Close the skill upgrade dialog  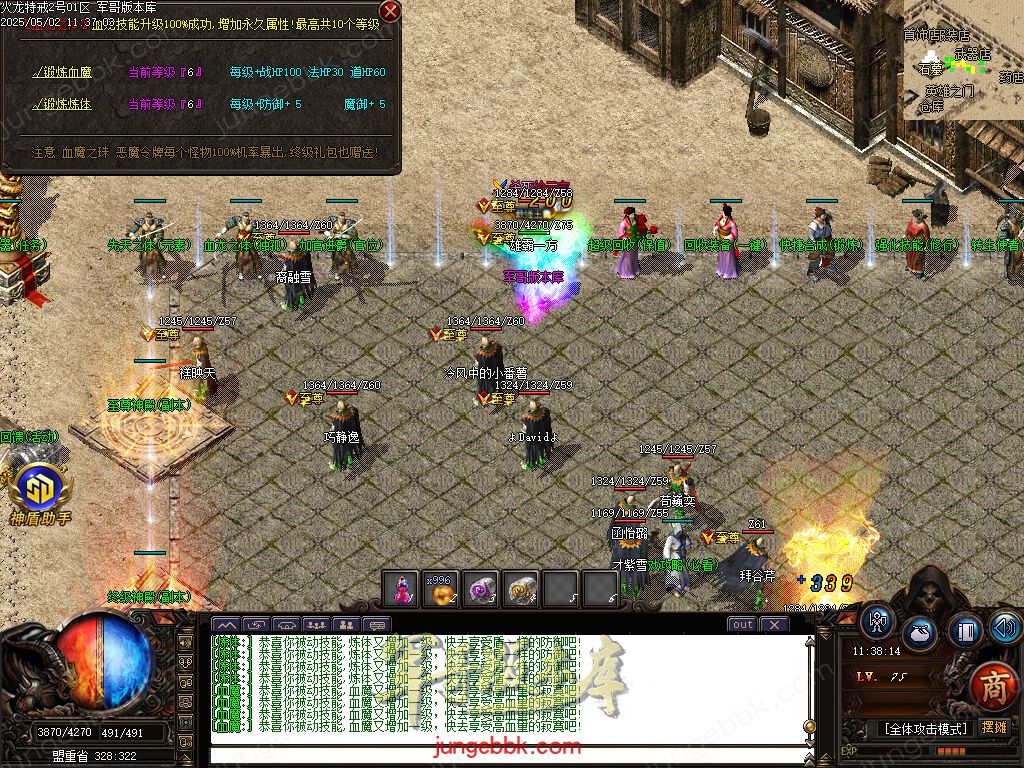(x=390, y=11)
